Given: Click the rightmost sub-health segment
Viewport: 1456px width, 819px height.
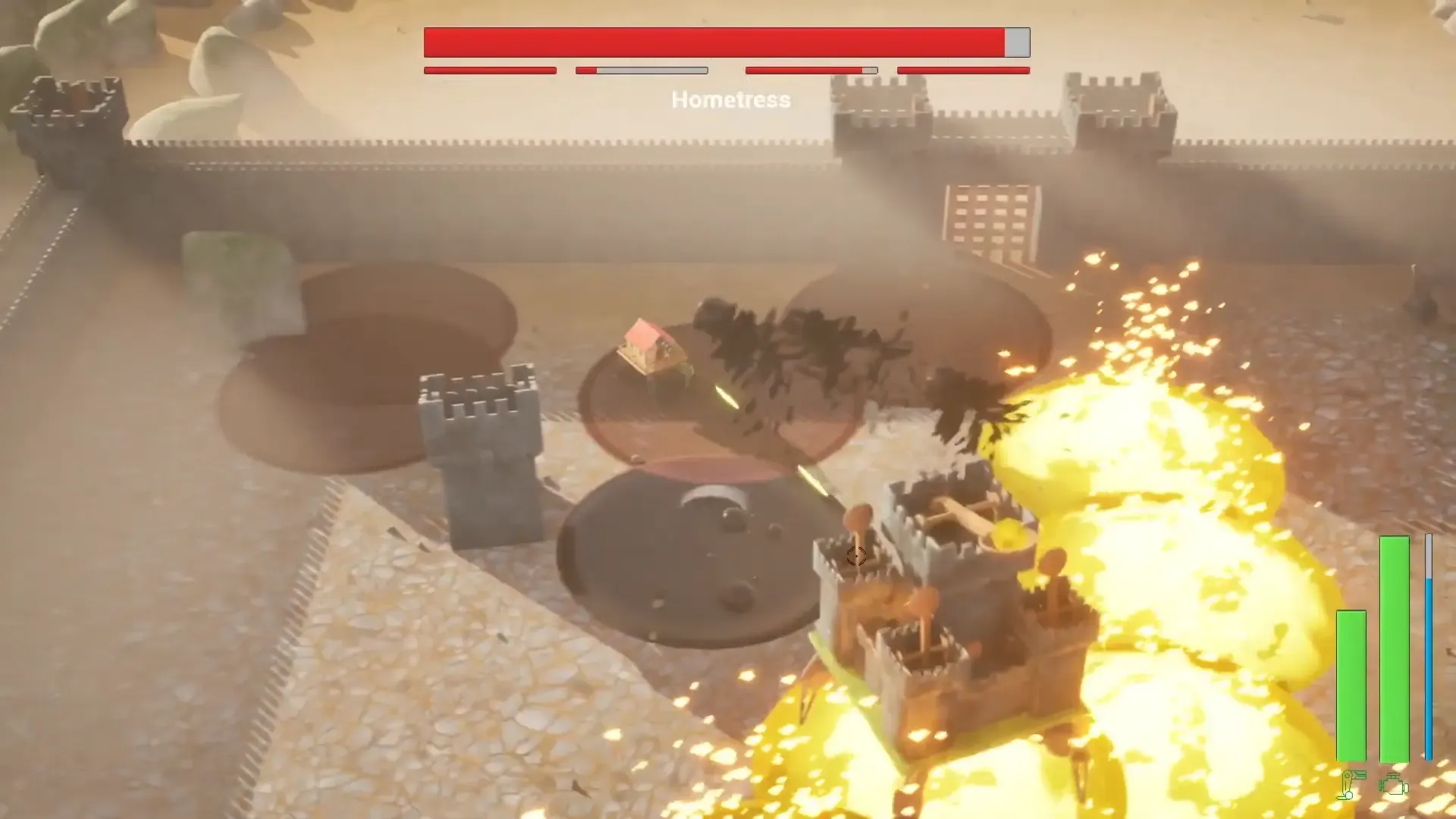Looking at the screenshot, I should pyautogui.click(x=962, y=71).
